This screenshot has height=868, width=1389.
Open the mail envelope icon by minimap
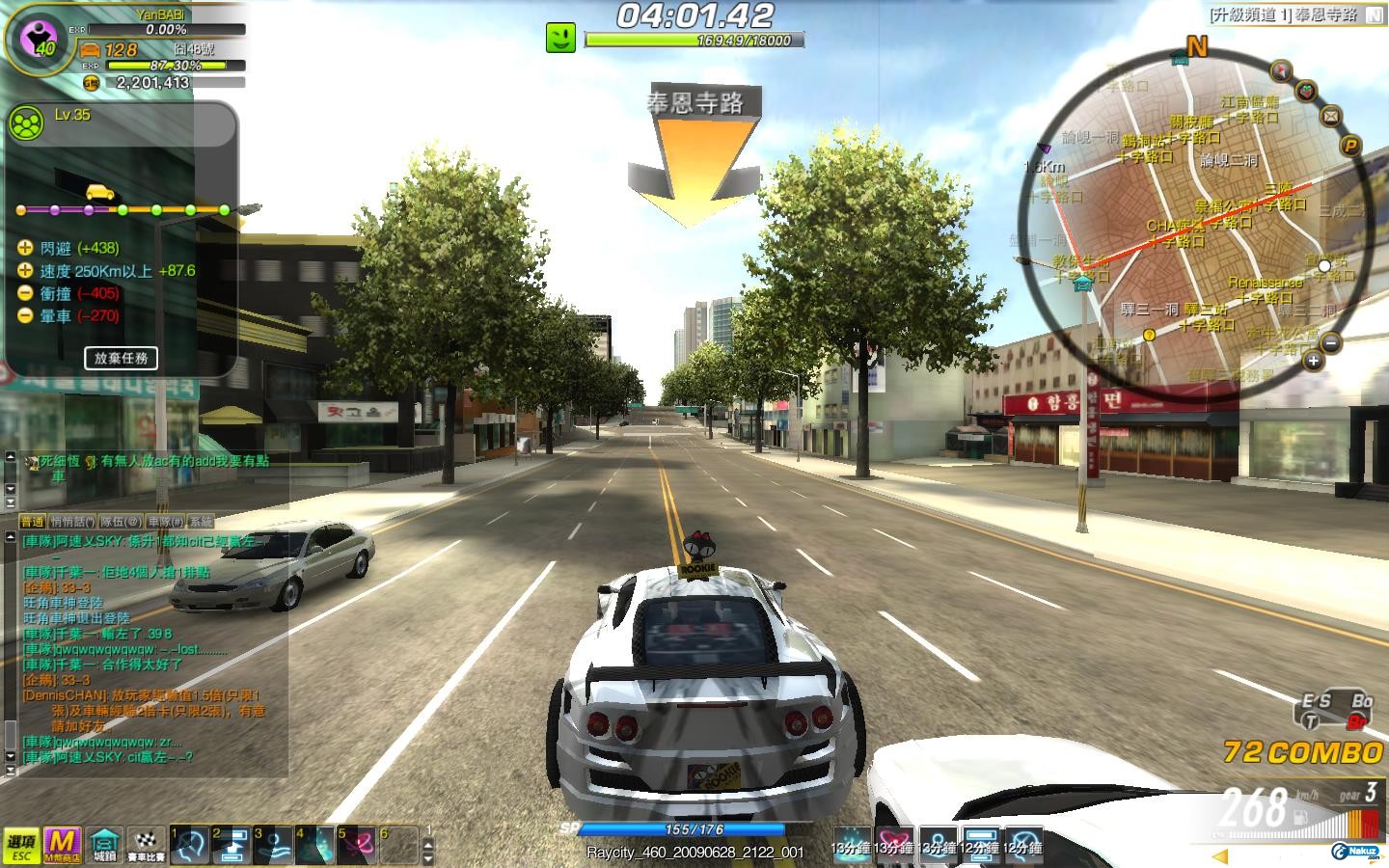point(1331,117)
